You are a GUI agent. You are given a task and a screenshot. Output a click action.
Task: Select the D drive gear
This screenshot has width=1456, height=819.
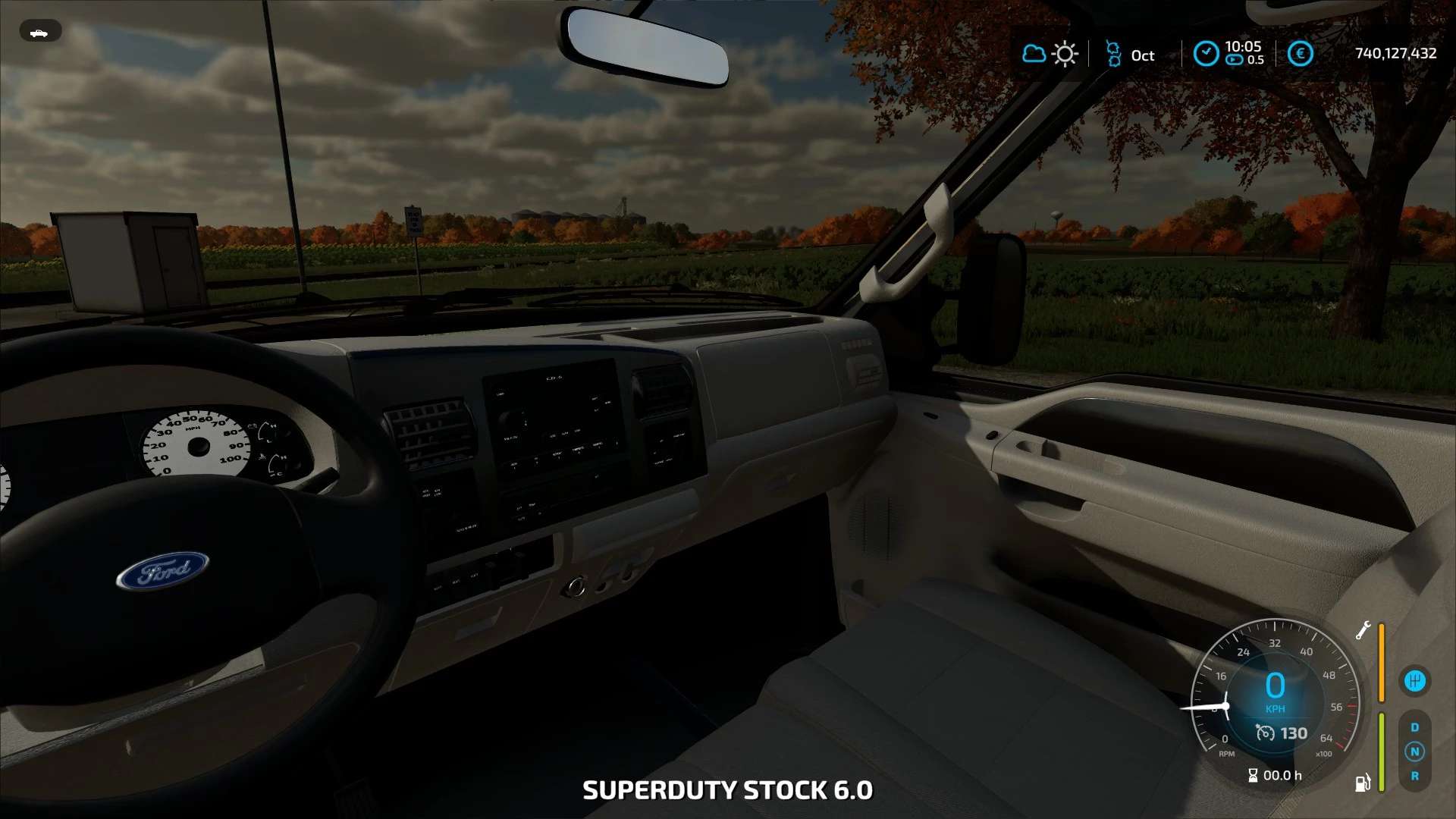pos(1414,727)
